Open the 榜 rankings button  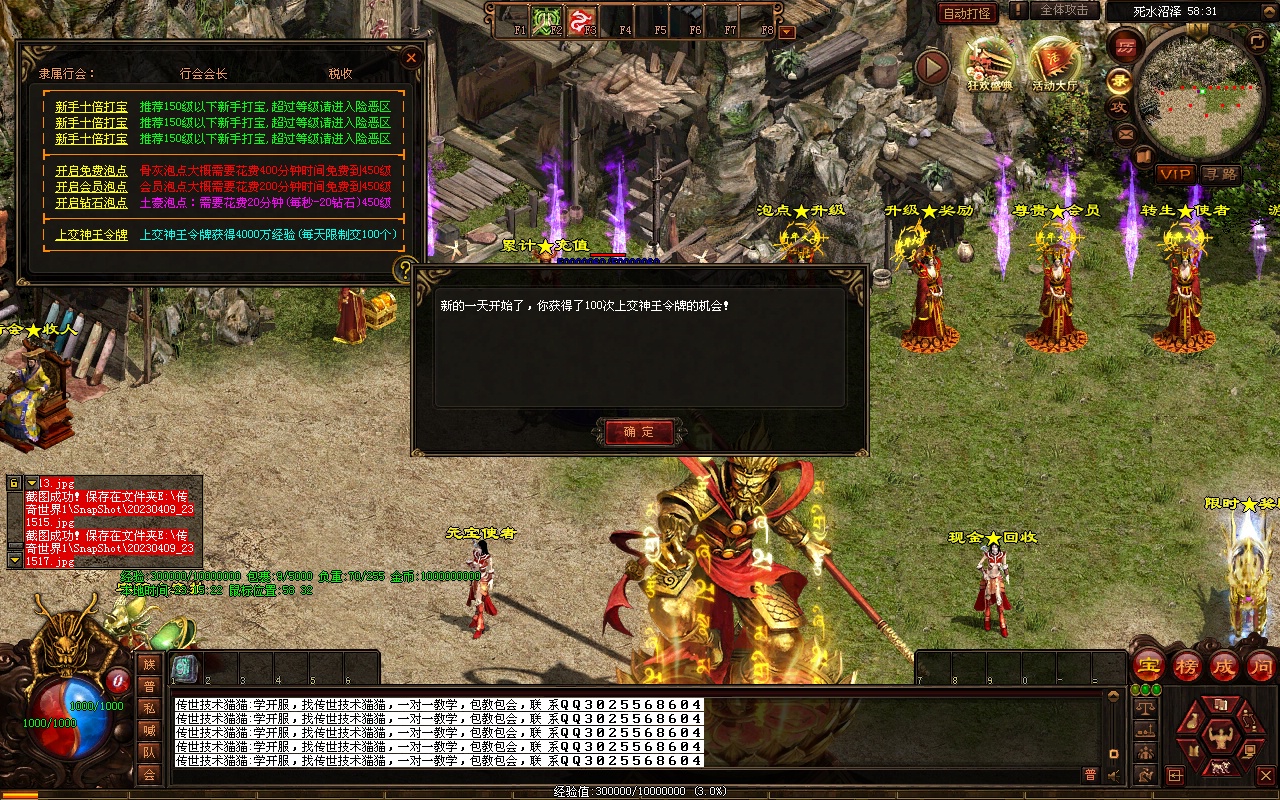tap(1187, 665)
